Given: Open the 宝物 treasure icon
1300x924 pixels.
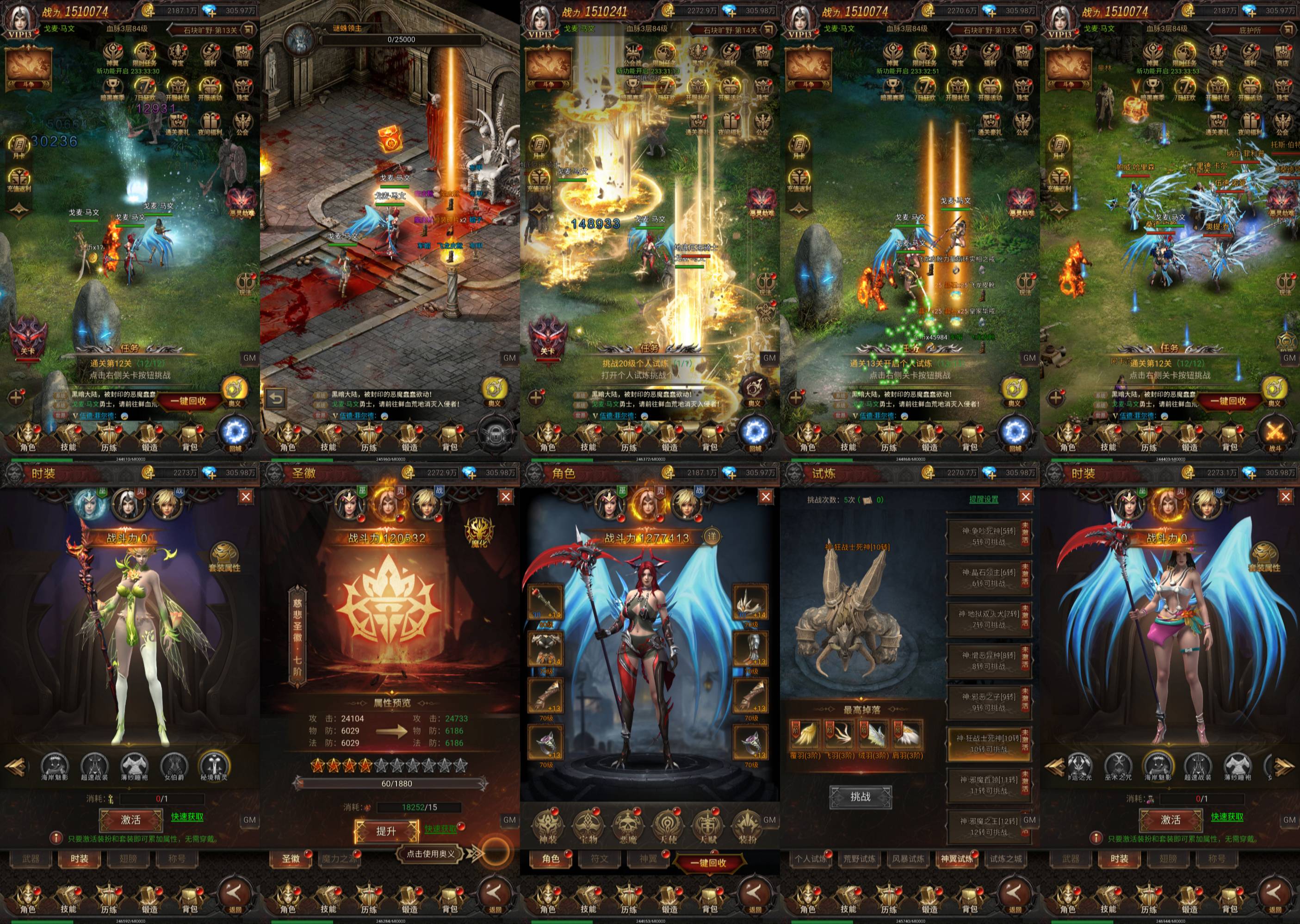Looking at the screenshot, I should click(588, 826).
